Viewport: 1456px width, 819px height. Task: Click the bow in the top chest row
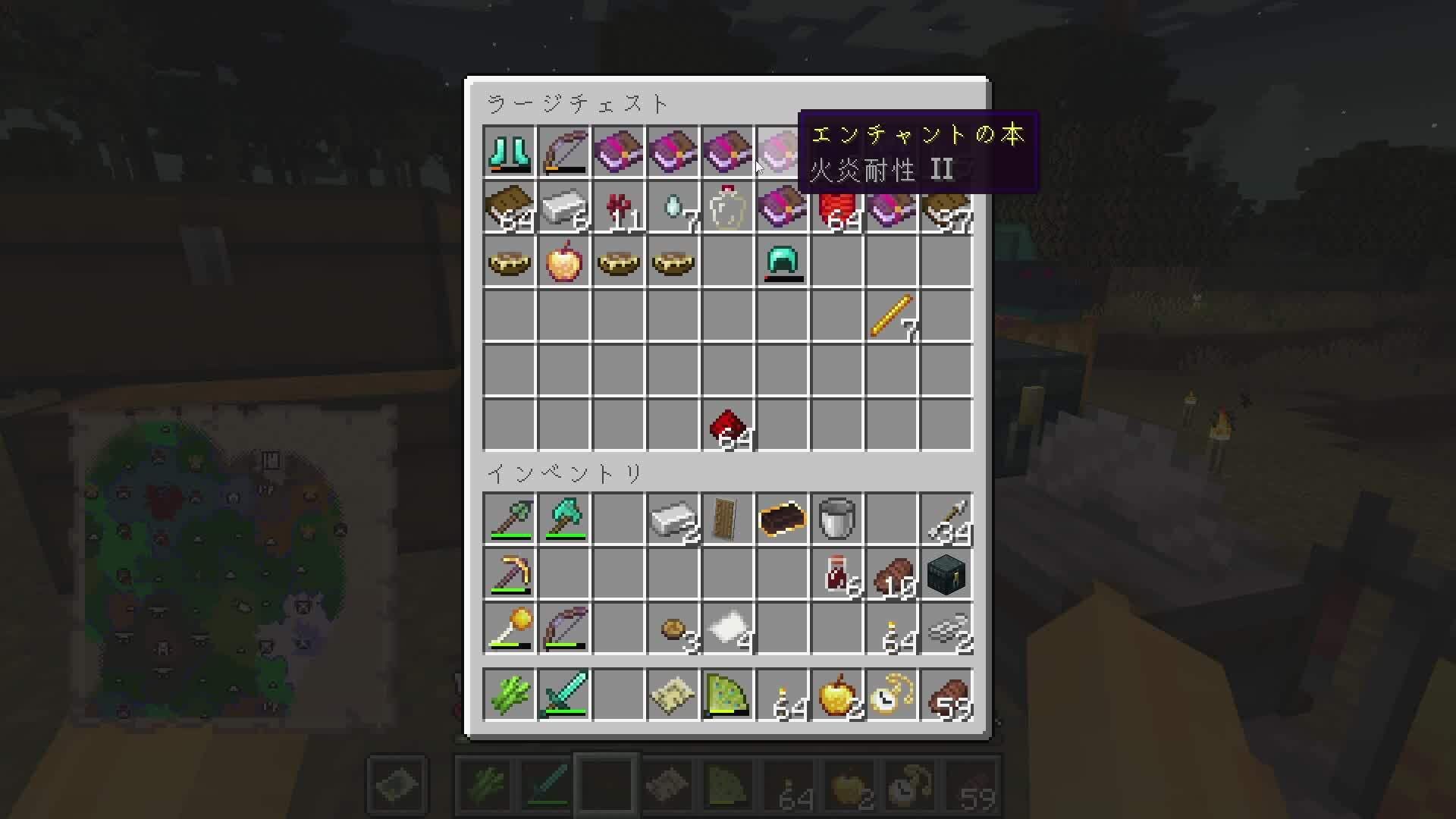pyautogui.click(x=564, y=152)
